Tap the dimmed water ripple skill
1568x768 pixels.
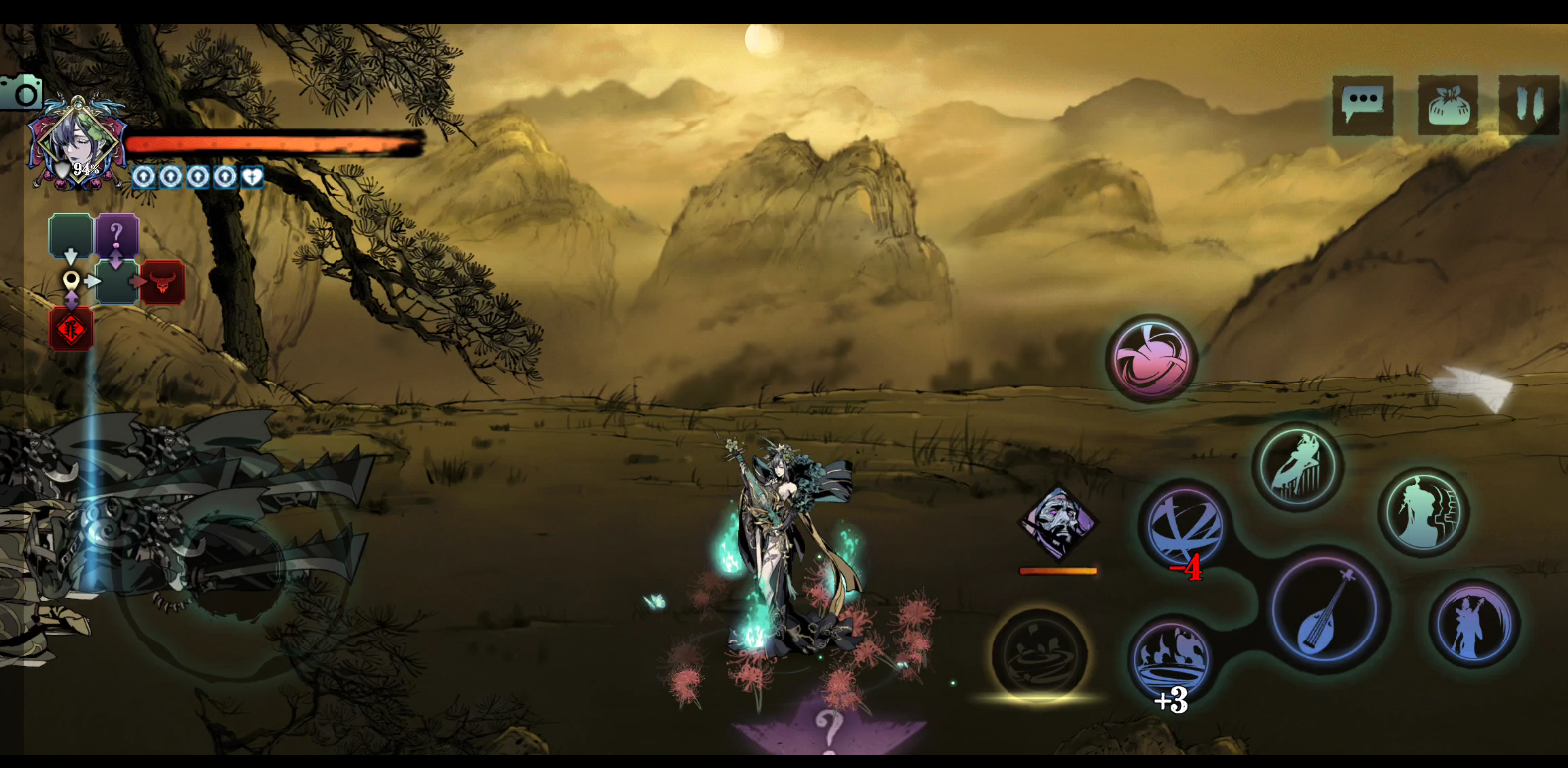(1039, 653)
